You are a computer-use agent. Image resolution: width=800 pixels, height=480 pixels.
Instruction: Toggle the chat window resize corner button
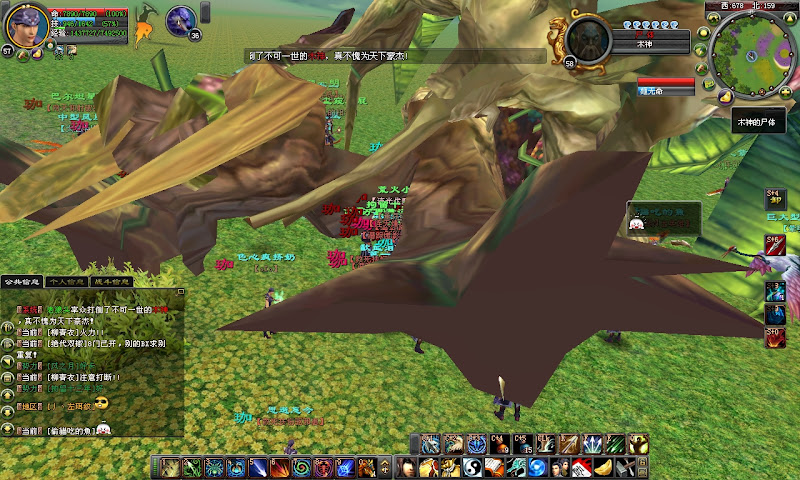[x=181, y=293]
